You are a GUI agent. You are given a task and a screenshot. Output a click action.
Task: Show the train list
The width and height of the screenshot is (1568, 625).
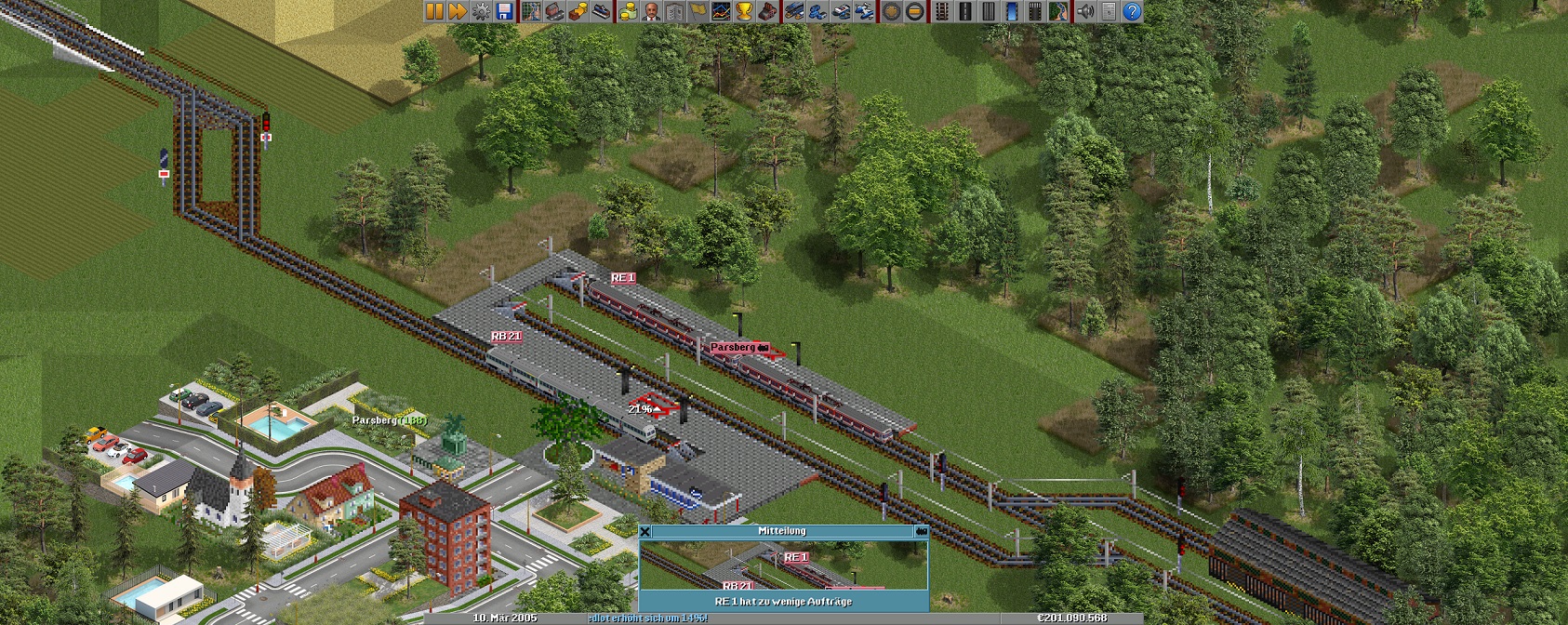click(794, 11)
